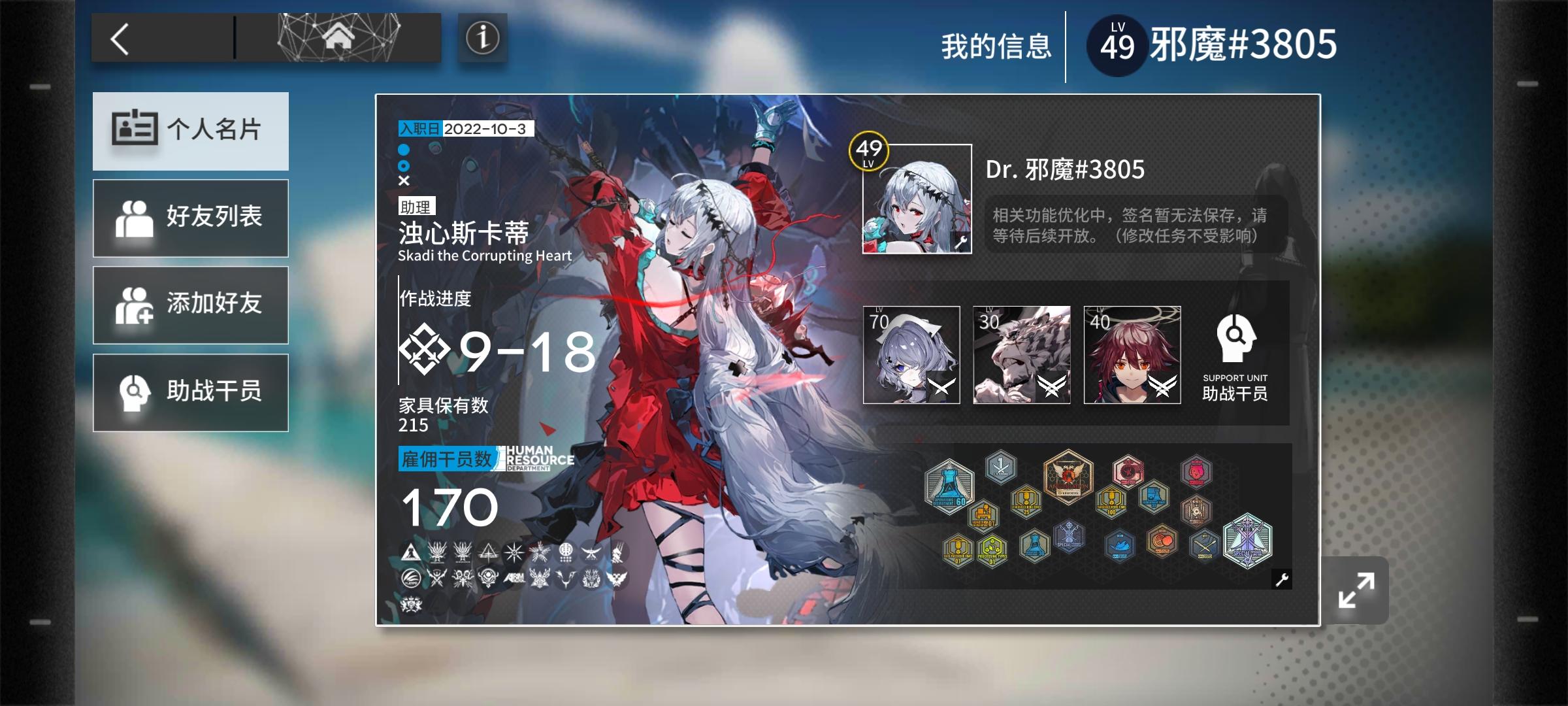Select the Lv40 red-haired support operator
1568x706 pixels.
pyautogui.click(x=1132, y=354)
